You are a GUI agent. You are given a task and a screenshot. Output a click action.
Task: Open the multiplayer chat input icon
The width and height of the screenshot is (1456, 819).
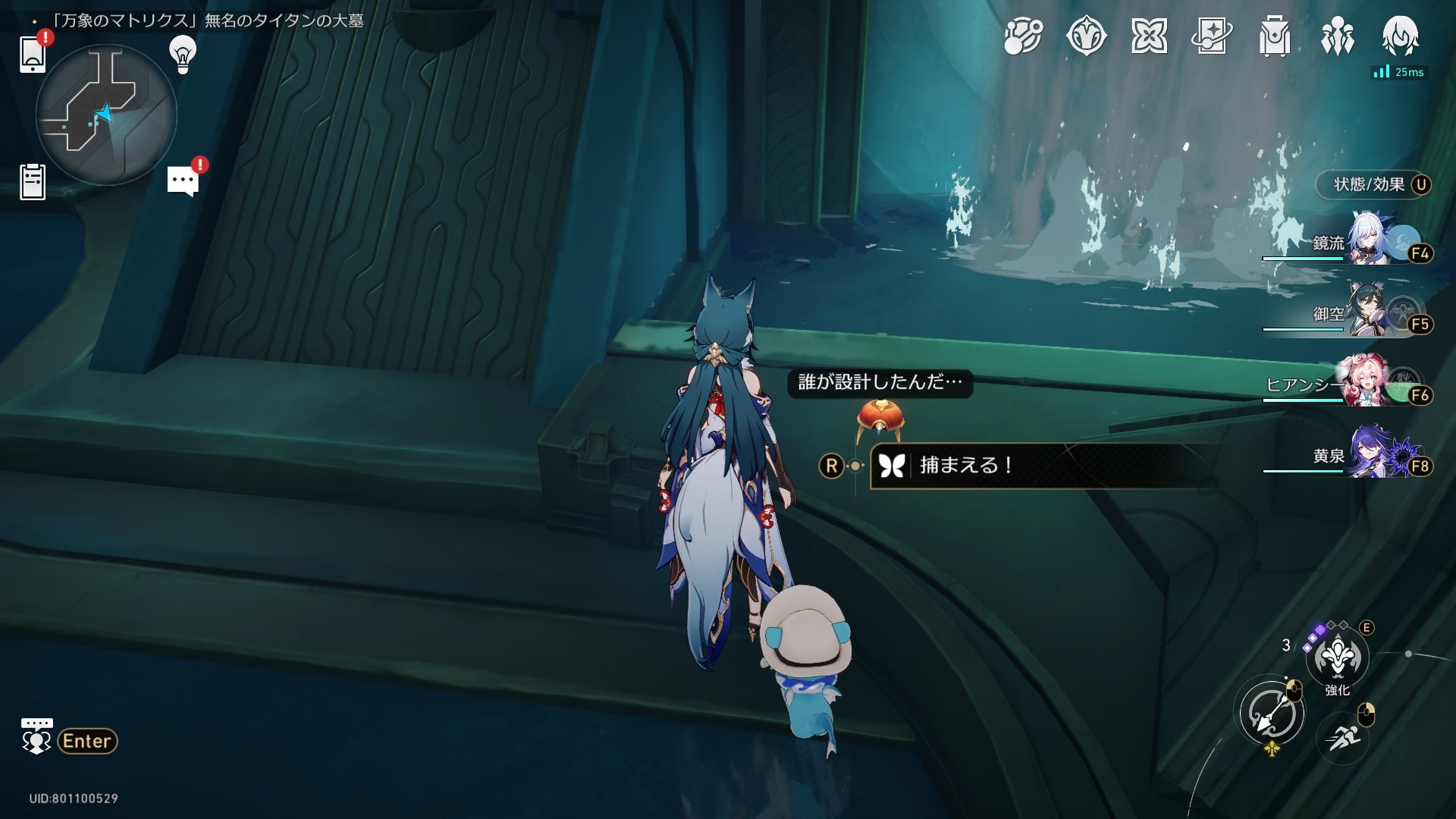36,737
